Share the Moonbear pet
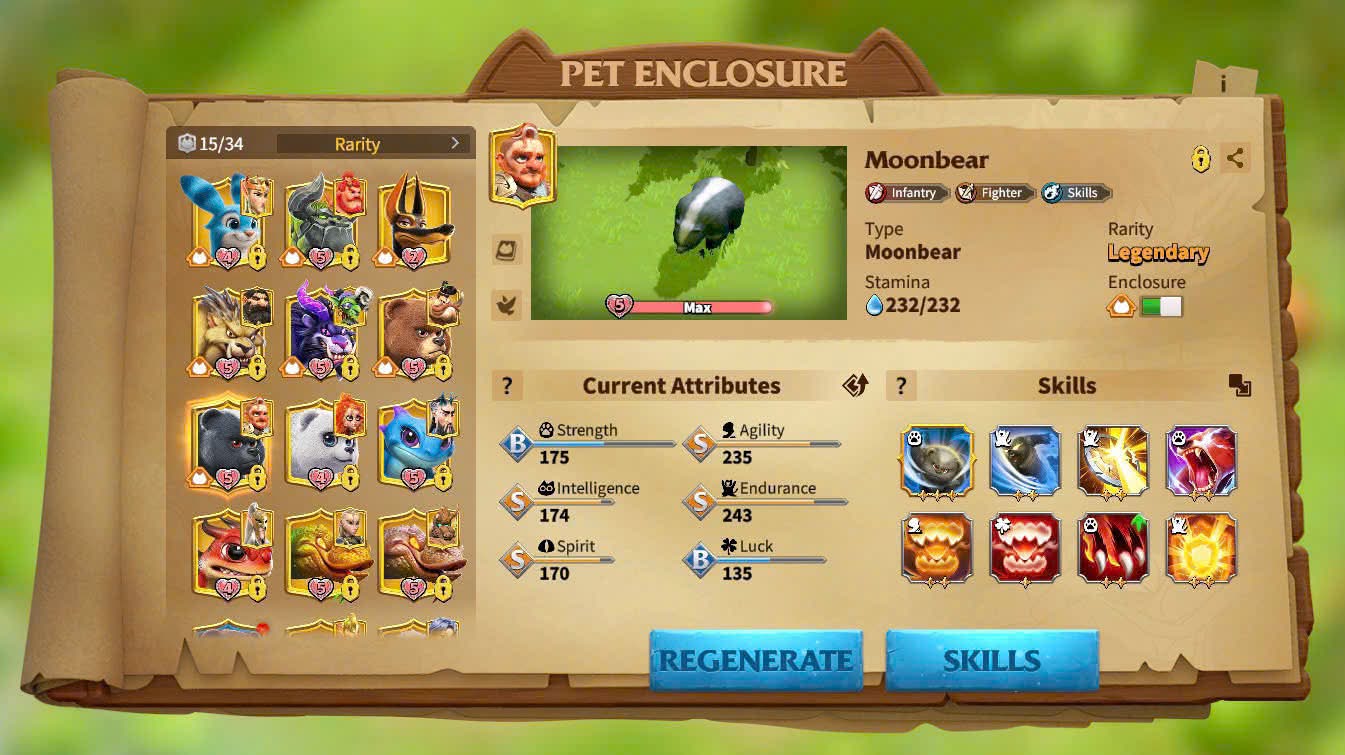This screenshot has height=755, width=1345. (1236, 158)
